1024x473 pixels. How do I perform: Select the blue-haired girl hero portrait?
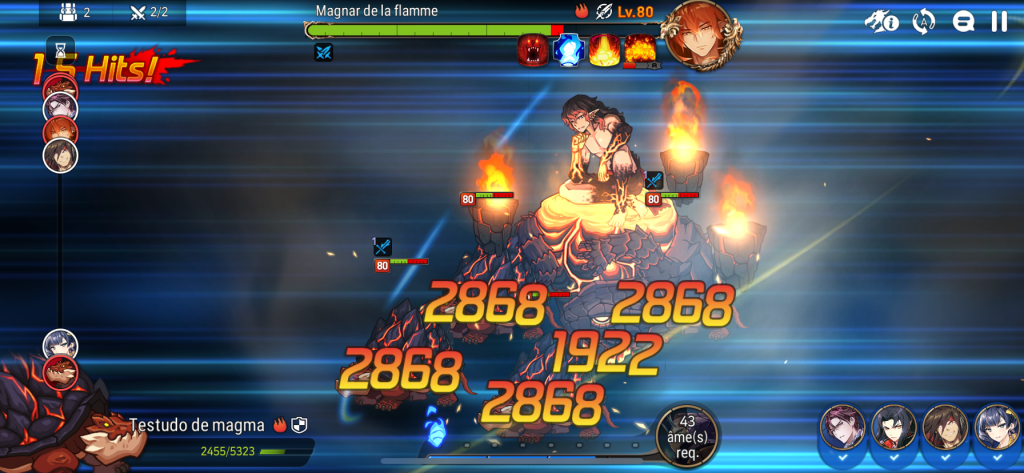coord(995,428)
